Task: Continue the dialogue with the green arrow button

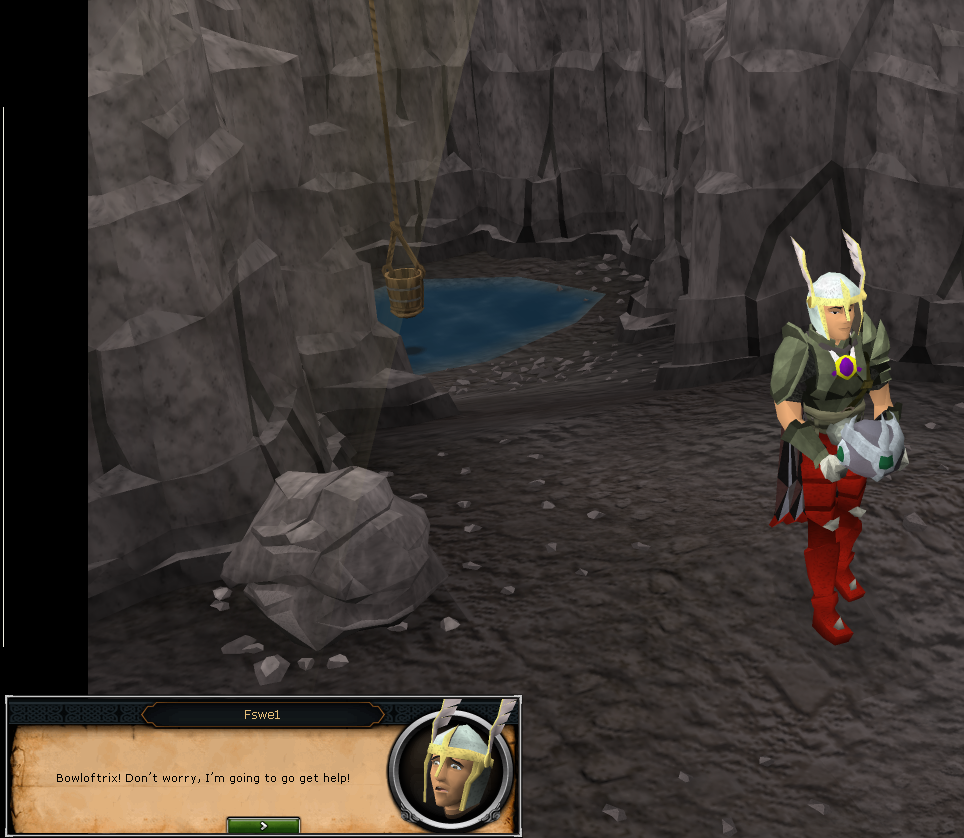Action: (263, 826)
